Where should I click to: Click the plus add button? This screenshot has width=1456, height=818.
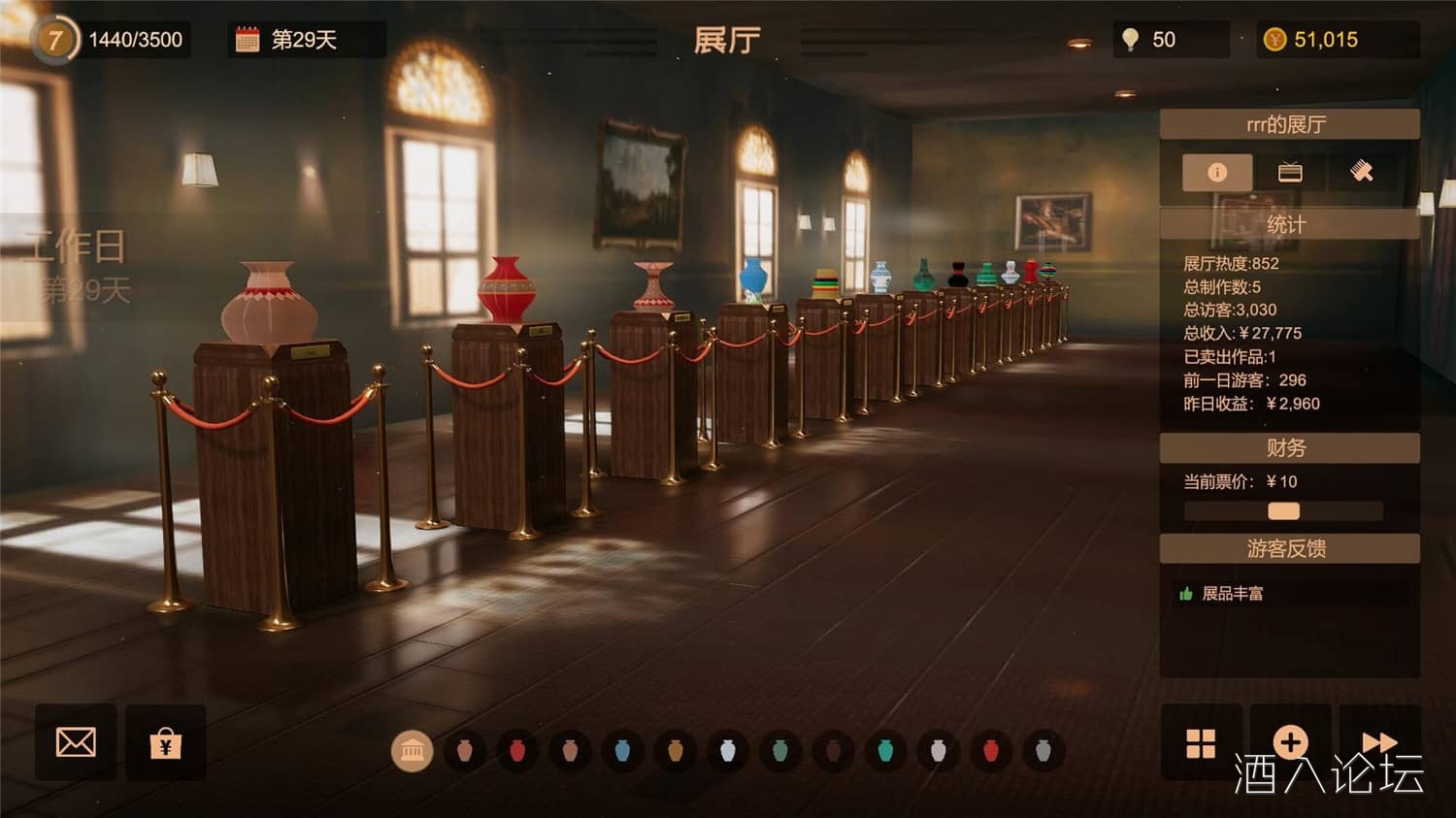point(1290,743)
